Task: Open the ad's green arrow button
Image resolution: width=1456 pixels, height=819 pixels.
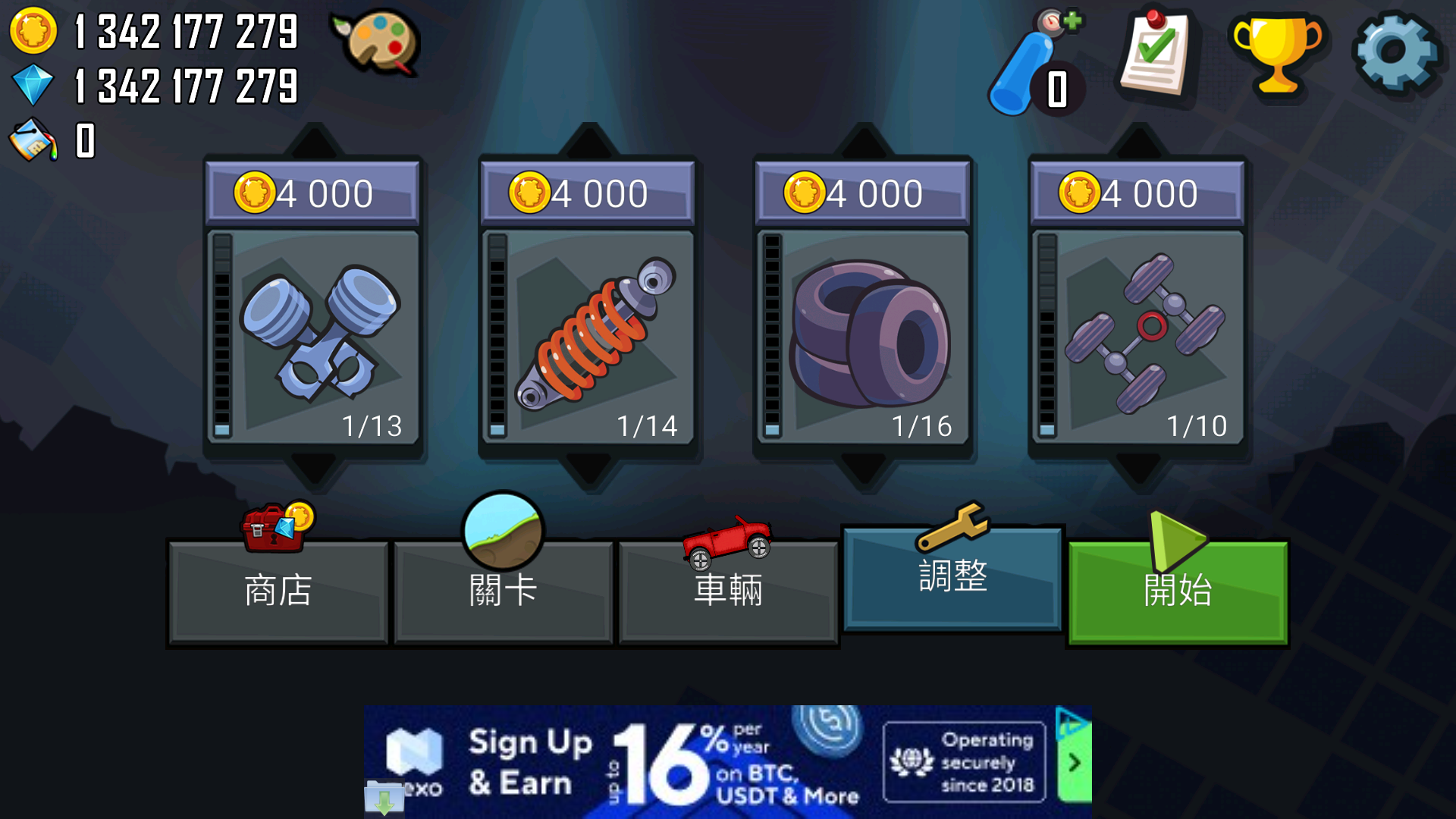Action: [1074, 763]
